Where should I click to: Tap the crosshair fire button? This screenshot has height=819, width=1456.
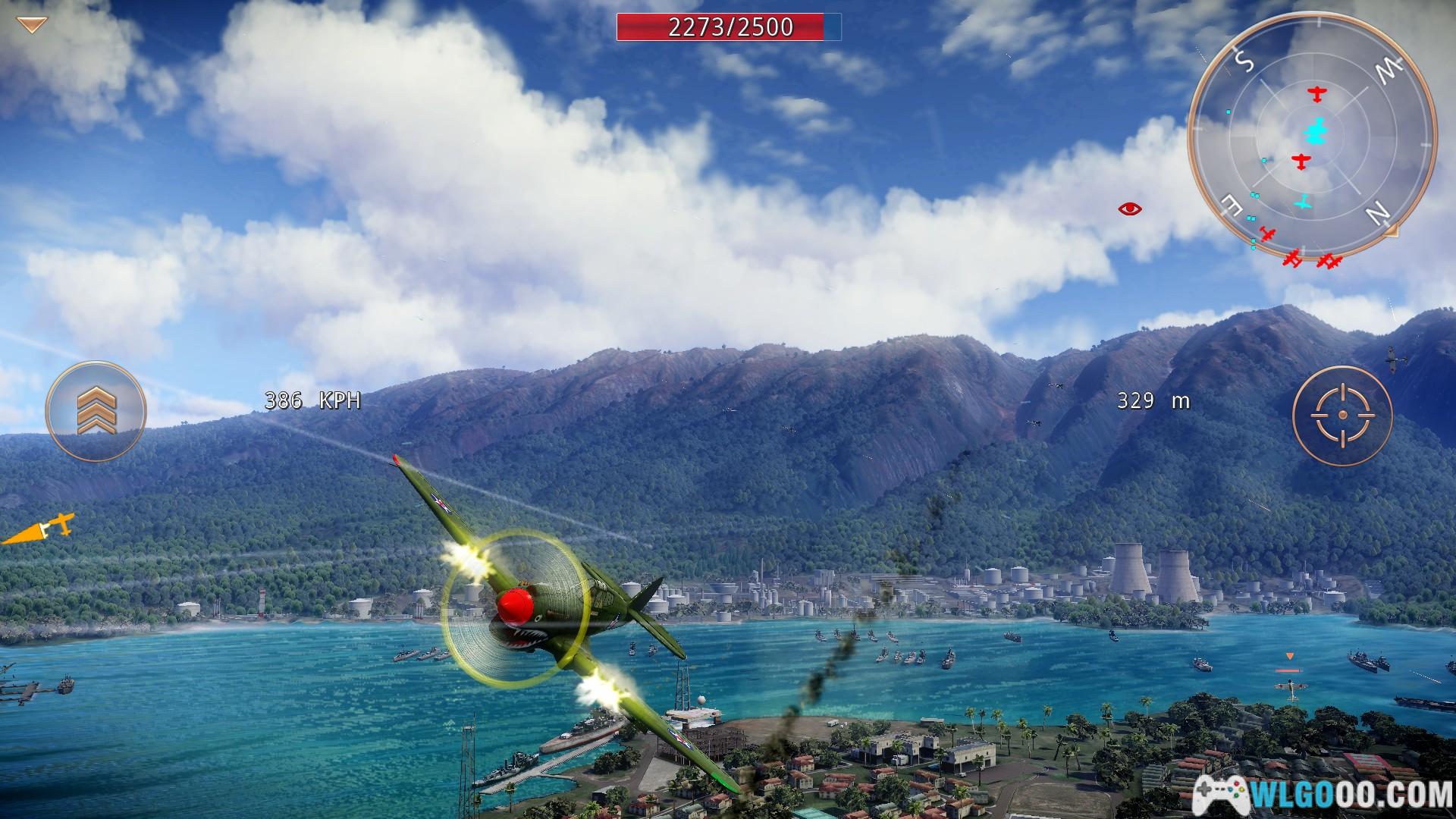pyautogui.click(x=1342, y=415)
